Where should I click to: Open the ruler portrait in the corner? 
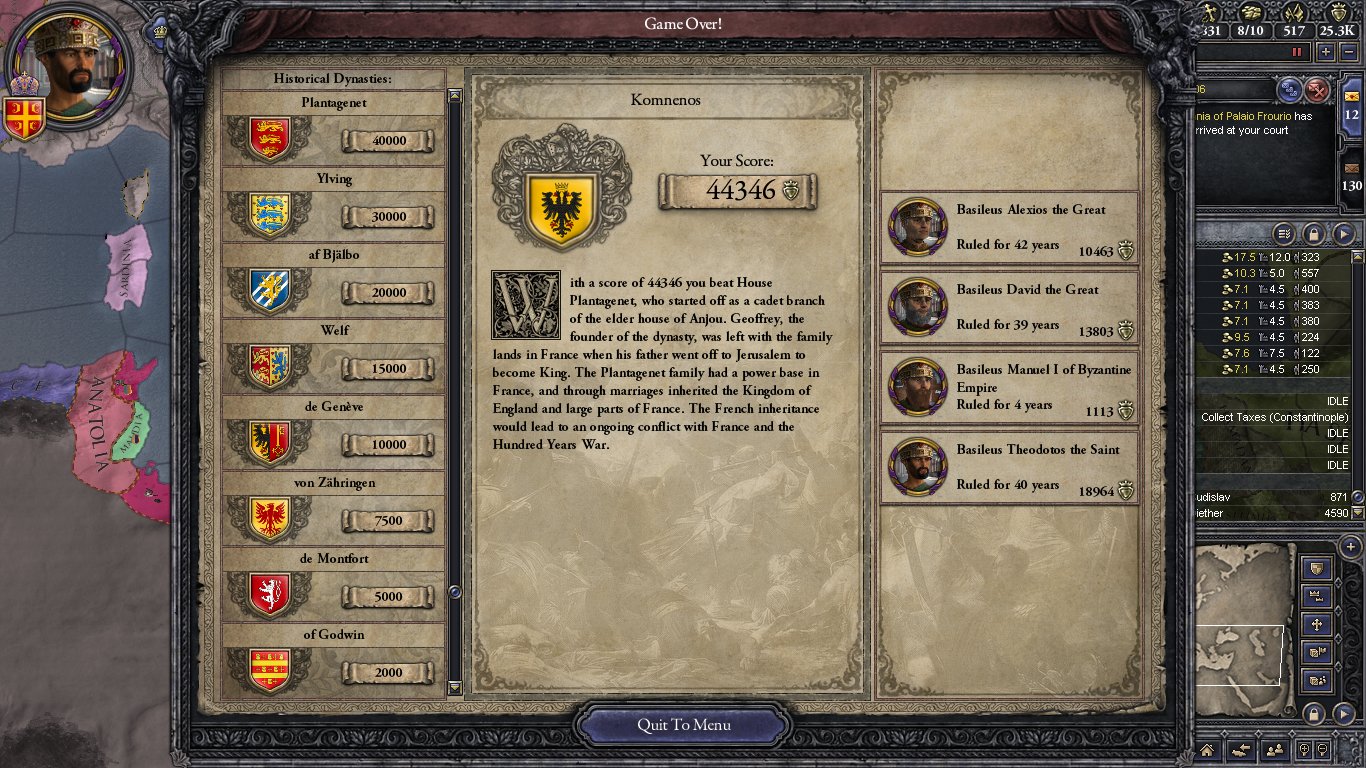(69, 64)
